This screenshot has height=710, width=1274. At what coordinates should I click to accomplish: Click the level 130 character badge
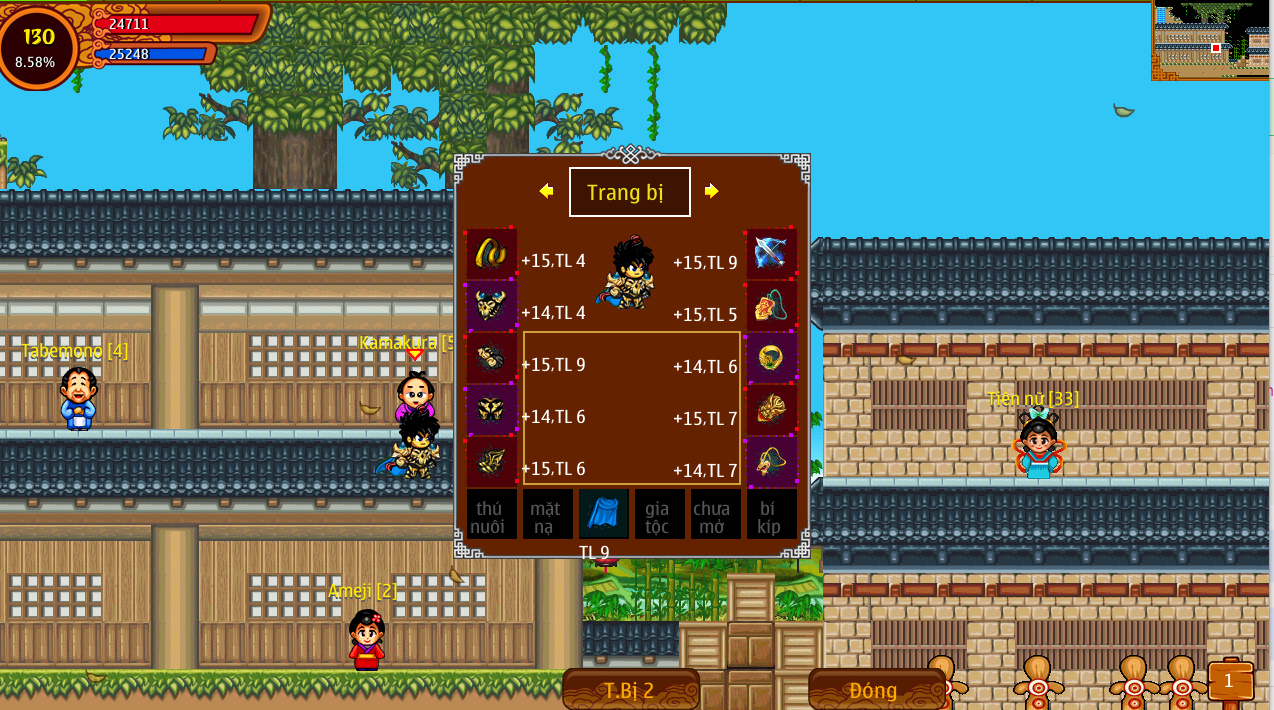tap(37, 46)
